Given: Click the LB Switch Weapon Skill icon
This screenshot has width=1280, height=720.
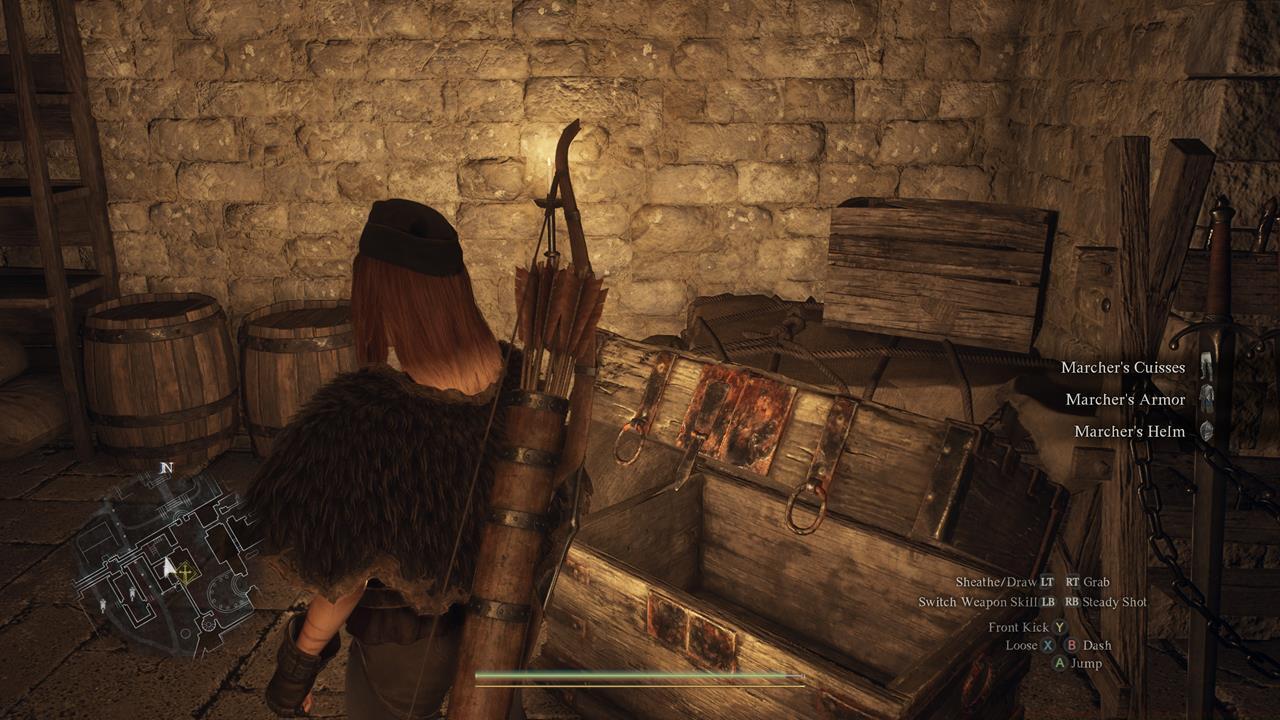Looking at the screenshot, I should [x=1048, y=601].
